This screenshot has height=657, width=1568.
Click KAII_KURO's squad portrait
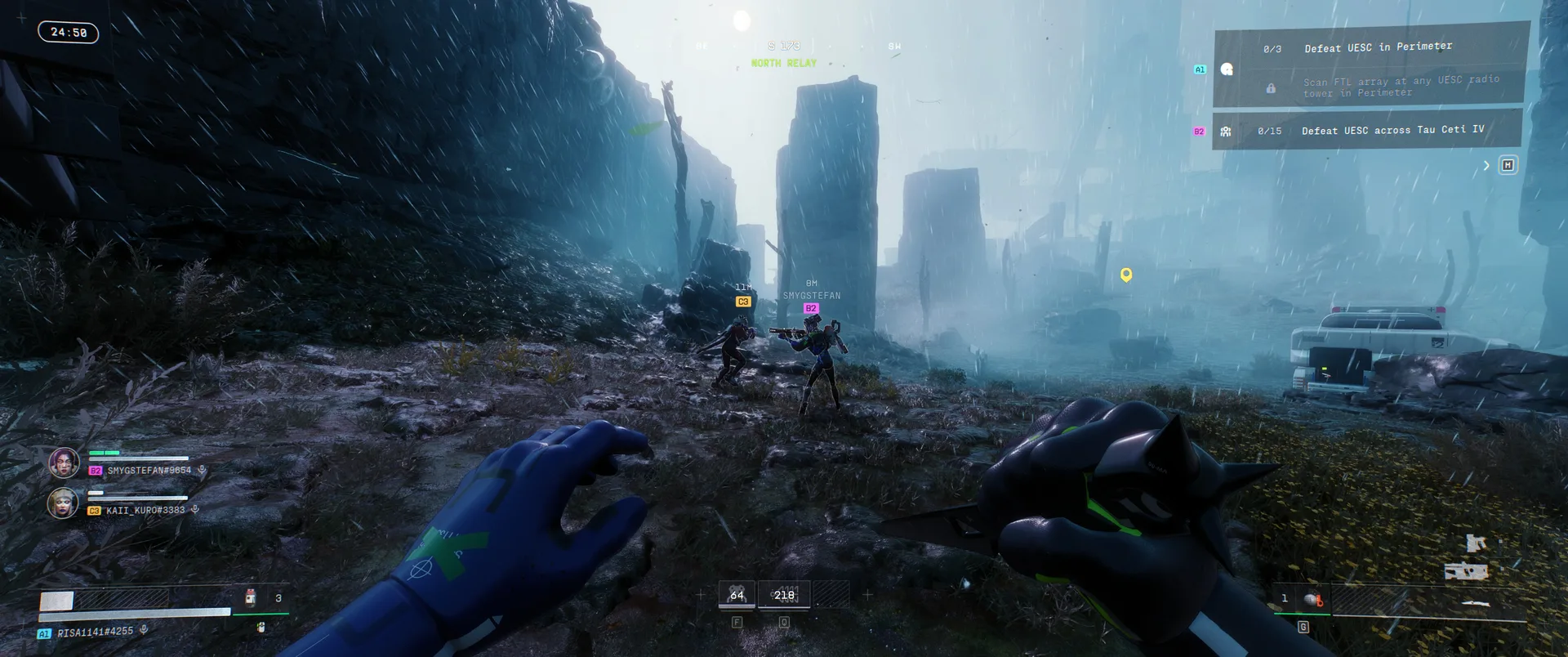click(63, 503)
